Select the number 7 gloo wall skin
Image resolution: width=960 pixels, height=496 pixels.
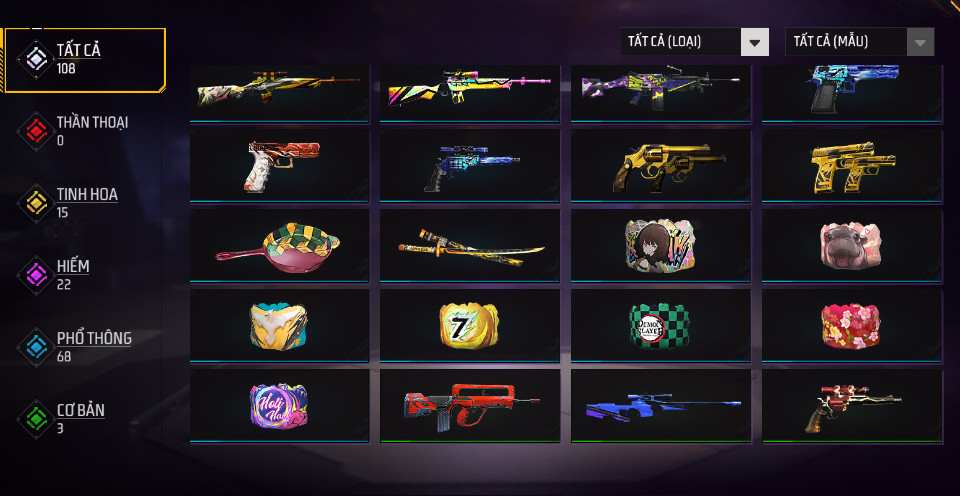click(470, 326)
